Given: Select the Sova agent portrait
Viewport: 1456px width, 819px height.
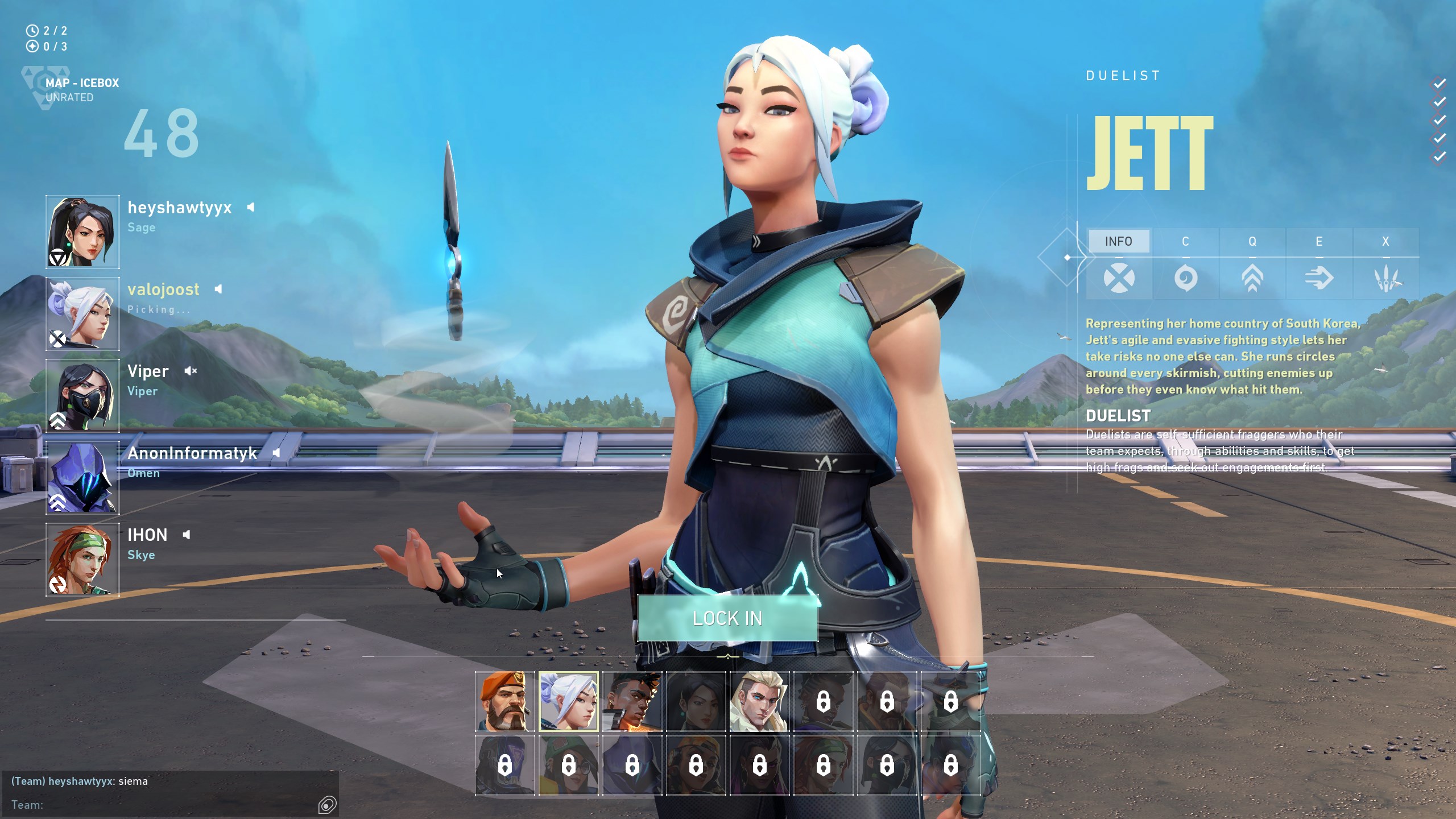Looking at the screenshot, I should pos(759,701).
